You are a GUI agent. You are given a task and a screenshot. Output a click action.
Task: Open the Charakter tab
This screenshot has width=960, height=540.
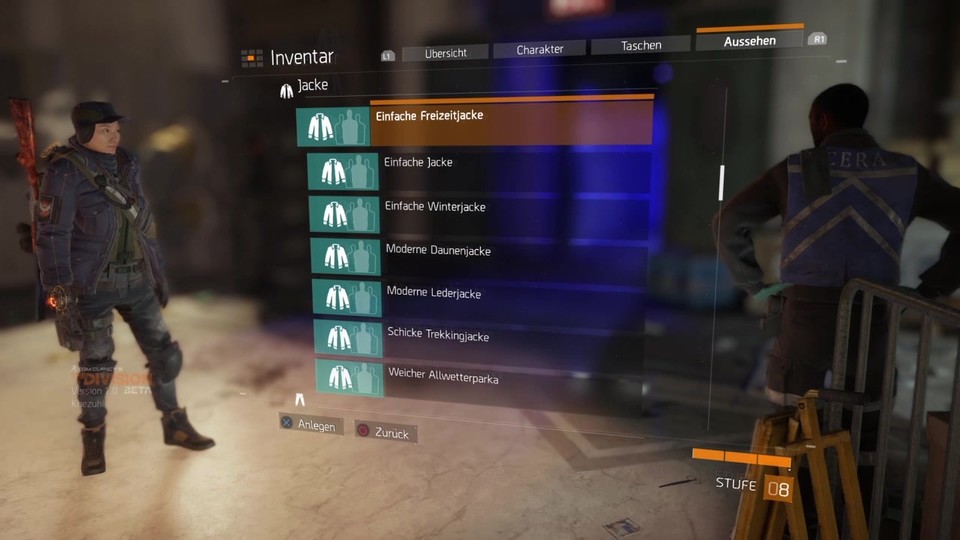click(x=539, y=49)
